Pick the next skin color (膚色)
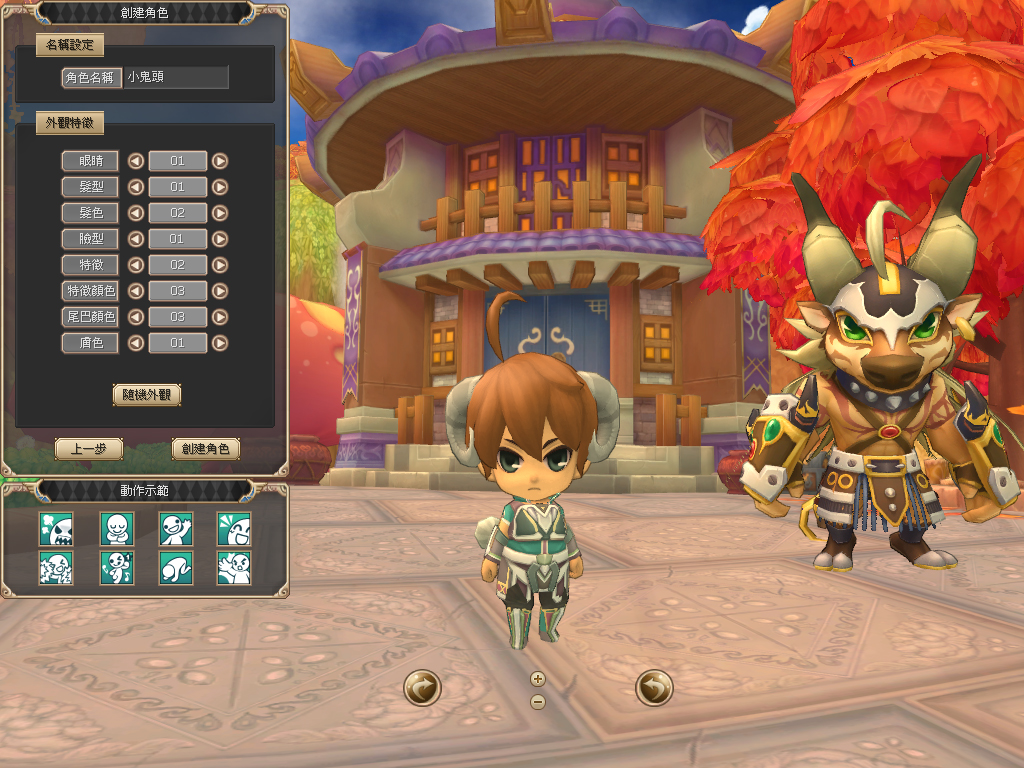The image size is (1024, 768). pos(220,343)
